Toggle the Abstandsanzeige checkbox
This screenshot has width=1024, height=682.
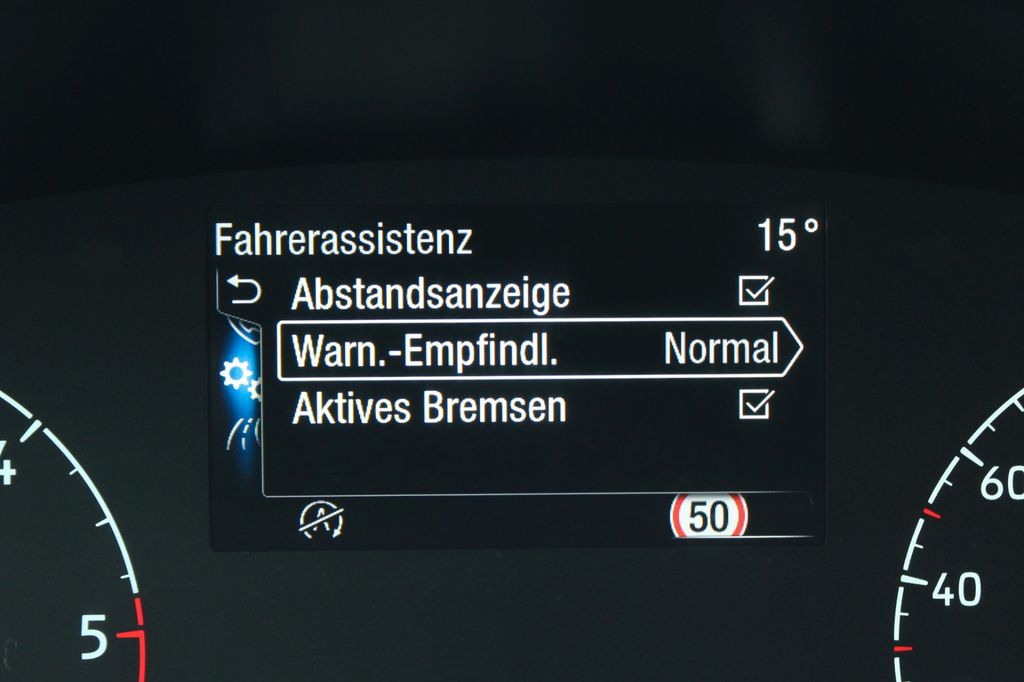(755, 291)
